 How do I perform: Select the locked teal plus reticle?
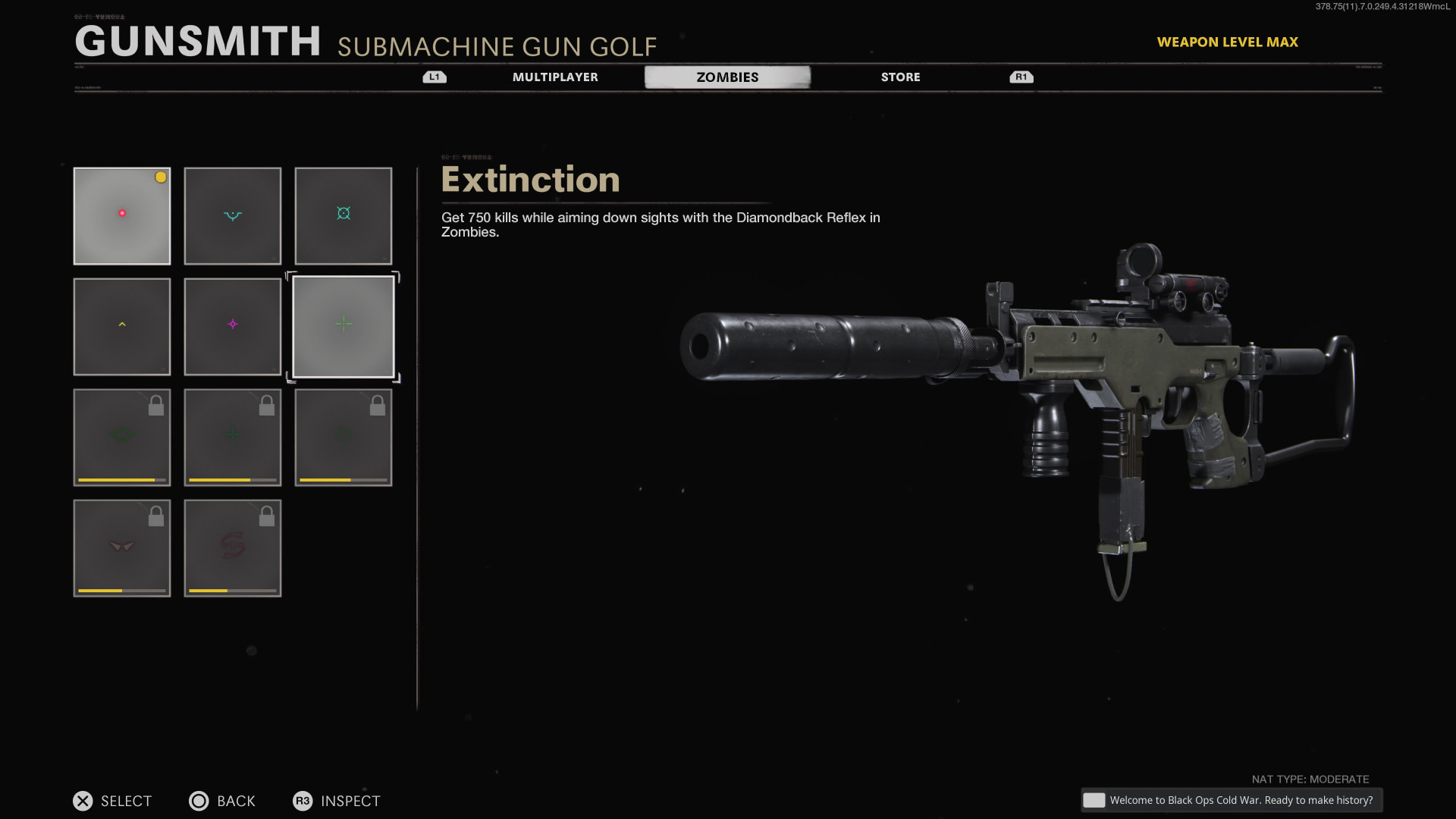tap(233, 438)
